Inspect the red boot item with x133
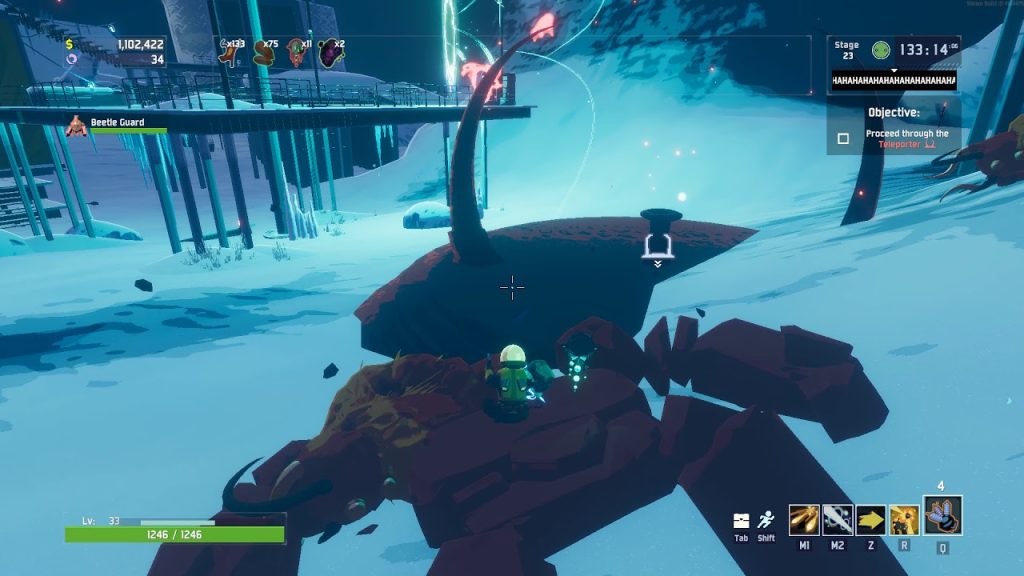This screenshot has width=1024, height=576. (229, 53)
